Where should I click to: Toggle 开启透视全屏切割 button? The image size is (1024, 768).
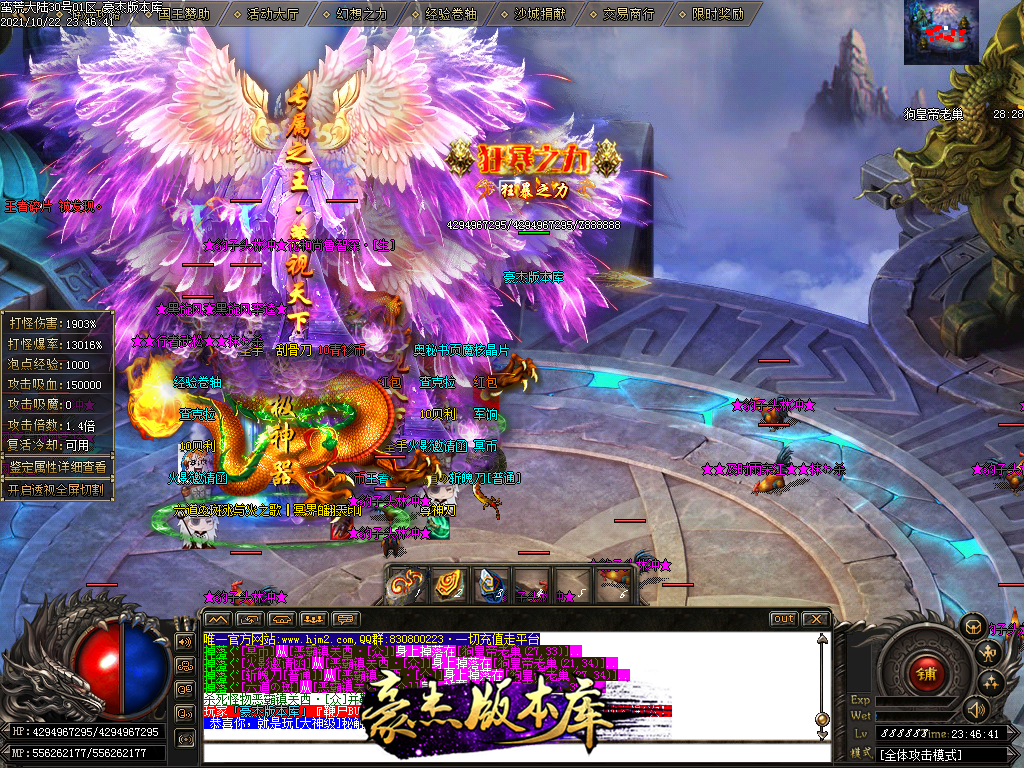(x=57, y=490)
